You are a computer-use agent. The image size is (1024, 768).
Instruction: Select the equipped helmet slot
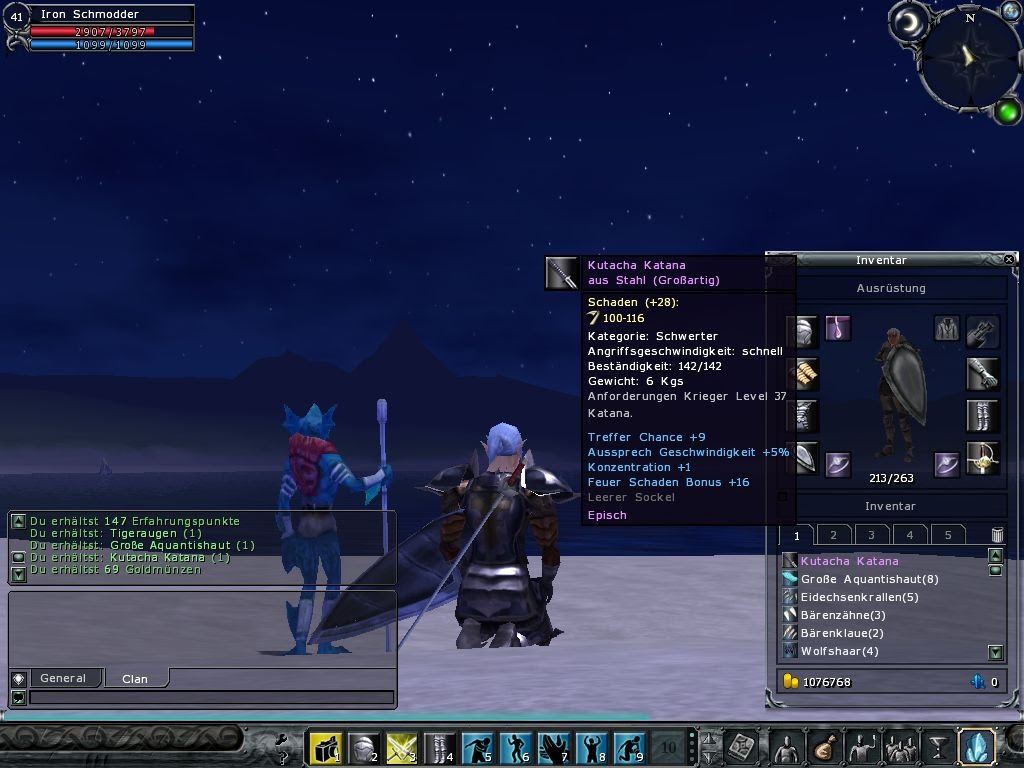(x=803, y=330)
